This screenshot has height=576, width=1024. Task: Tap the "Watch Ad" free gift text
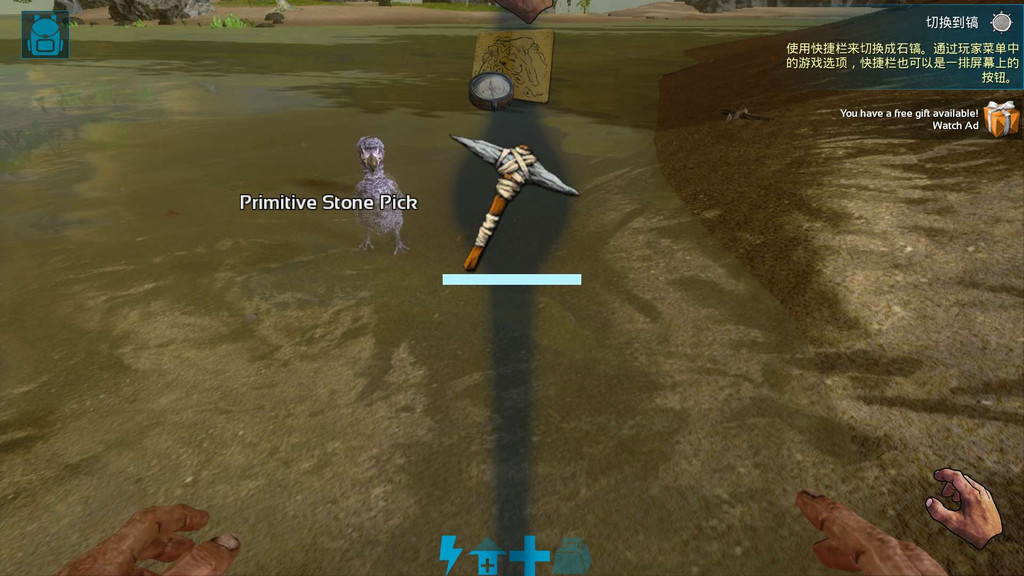(x=954, y=126)
